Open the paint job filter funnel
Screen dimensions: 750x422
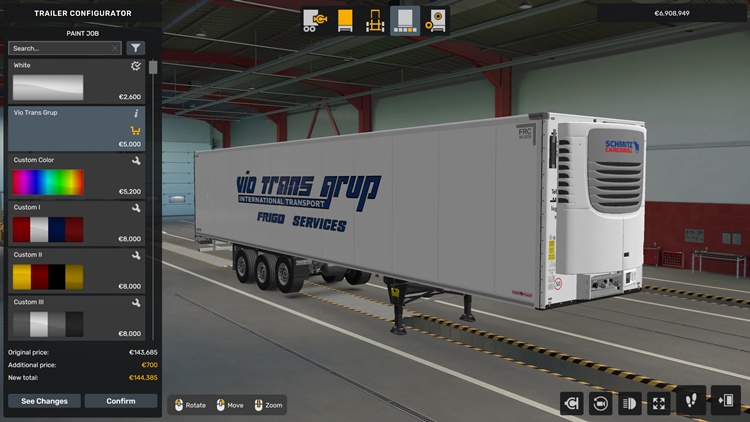[x=135, y=48]
